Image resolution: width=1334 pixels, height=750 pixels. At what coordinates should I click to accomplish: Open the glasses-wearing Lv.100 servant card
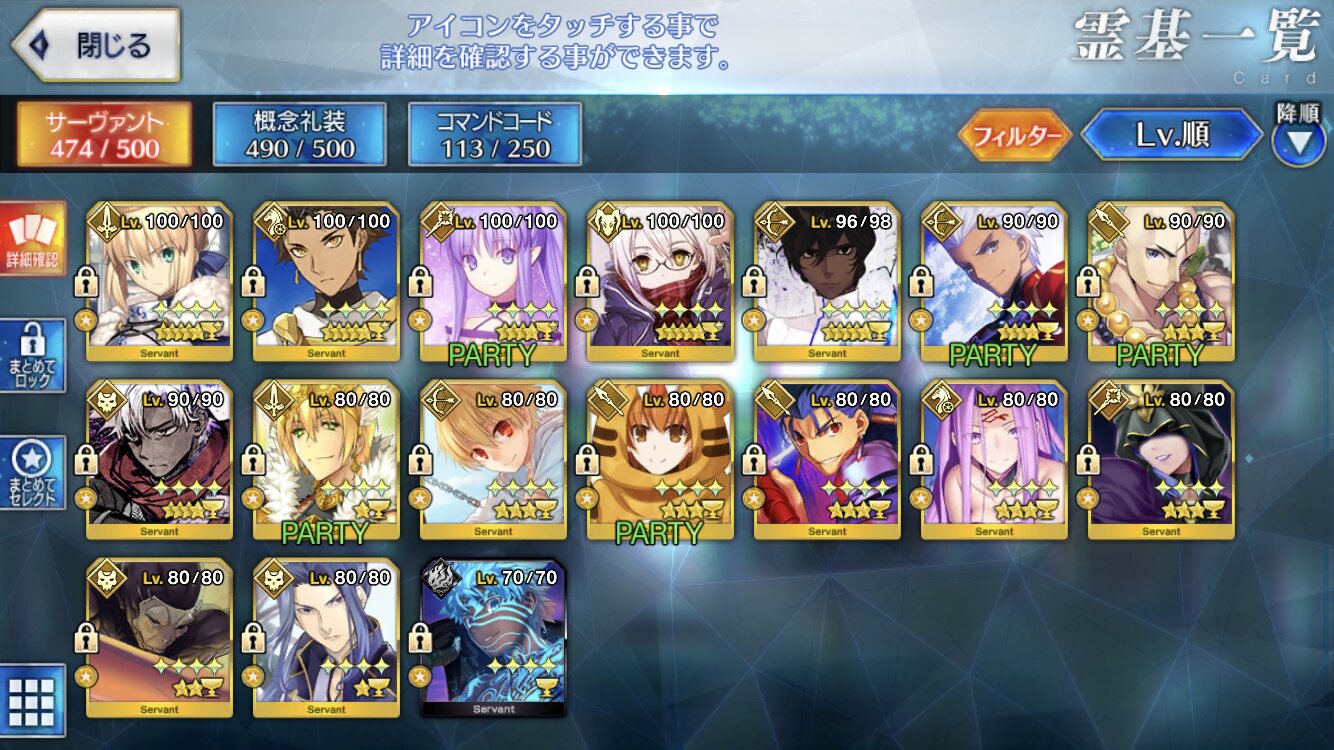[661, 282]
